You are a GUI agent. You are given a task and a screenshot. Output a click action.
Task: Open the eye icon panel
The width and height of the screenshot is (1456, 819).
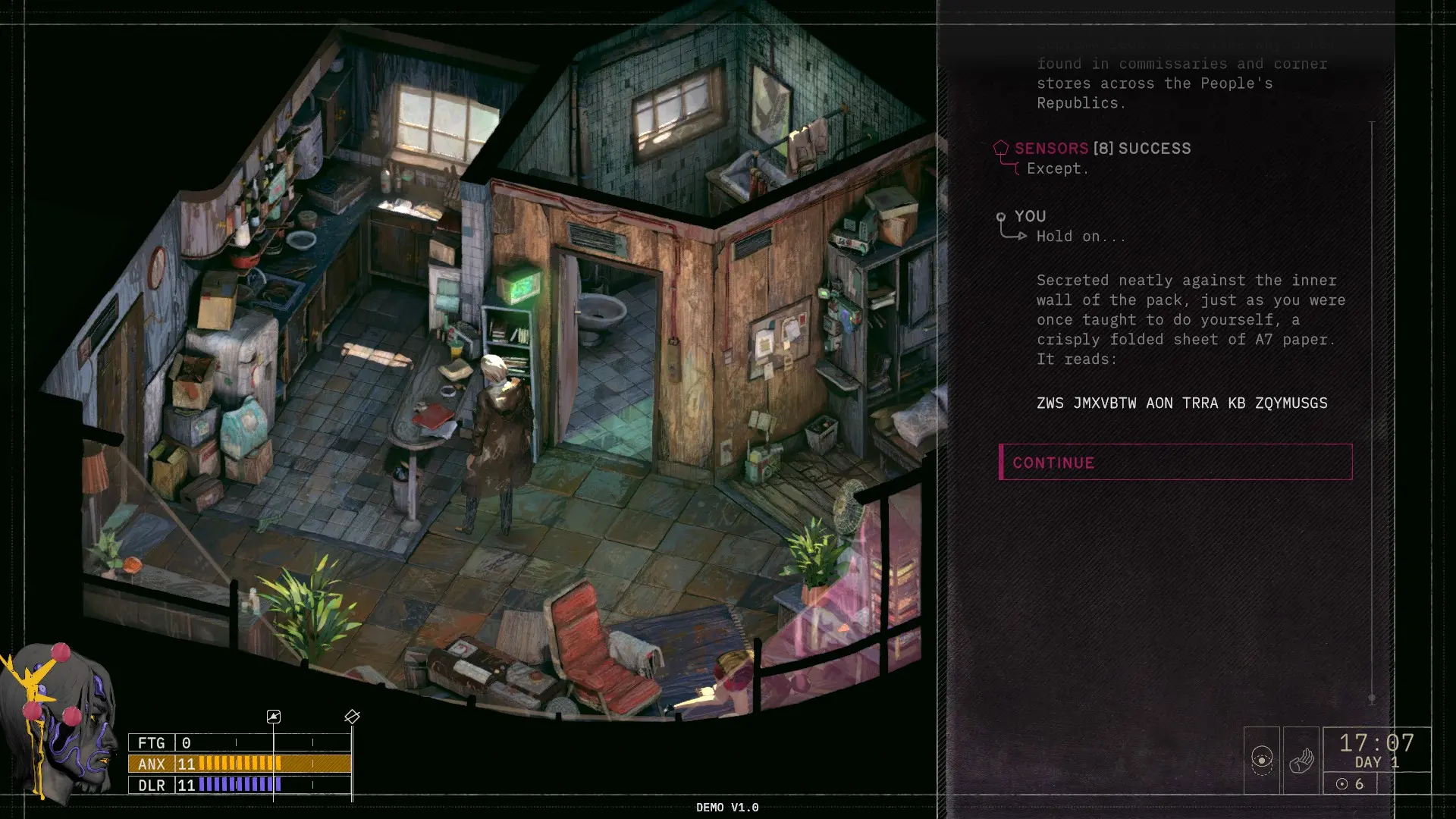coord(1262,760)
